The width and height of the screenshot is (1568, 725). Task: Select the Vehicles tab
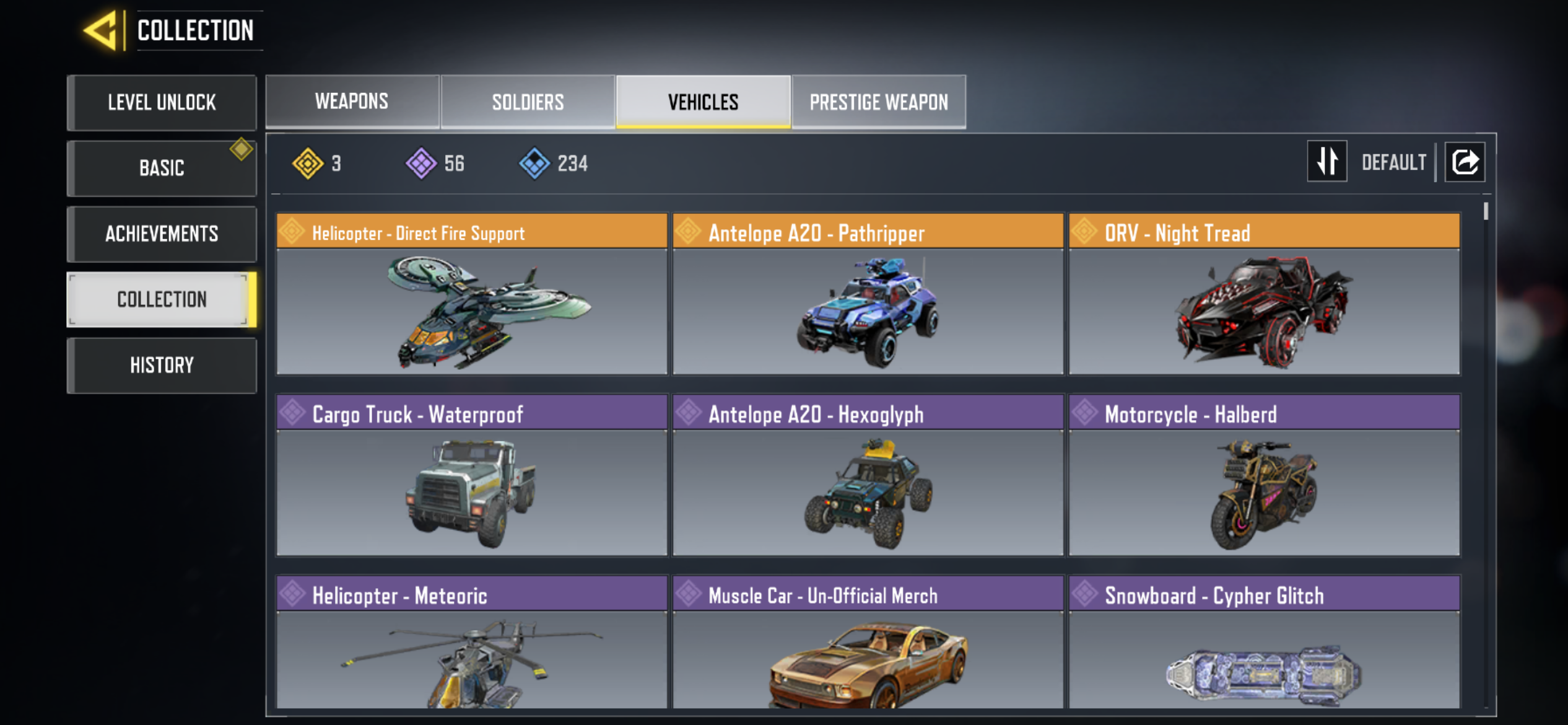(x=703, y=102)
